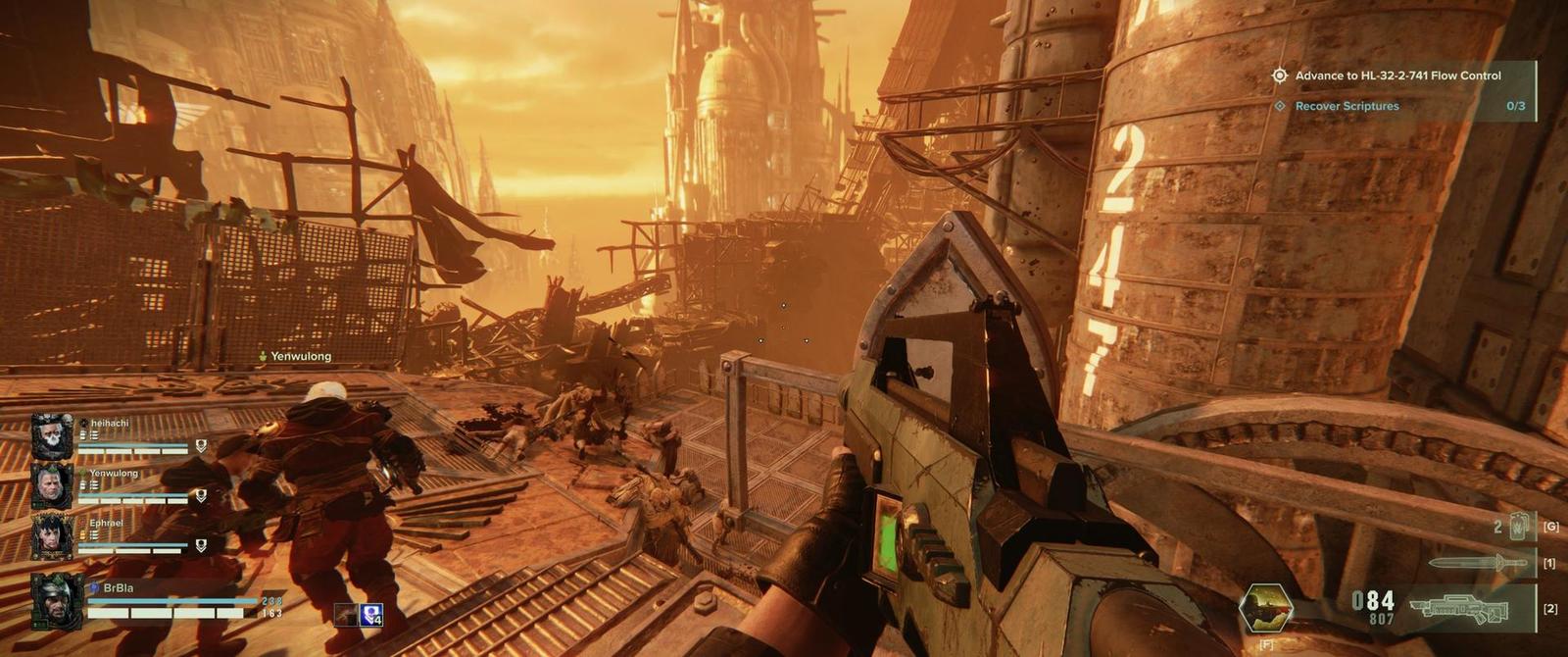Activate the hexagonal combat ability icon

click(1265, 608)
